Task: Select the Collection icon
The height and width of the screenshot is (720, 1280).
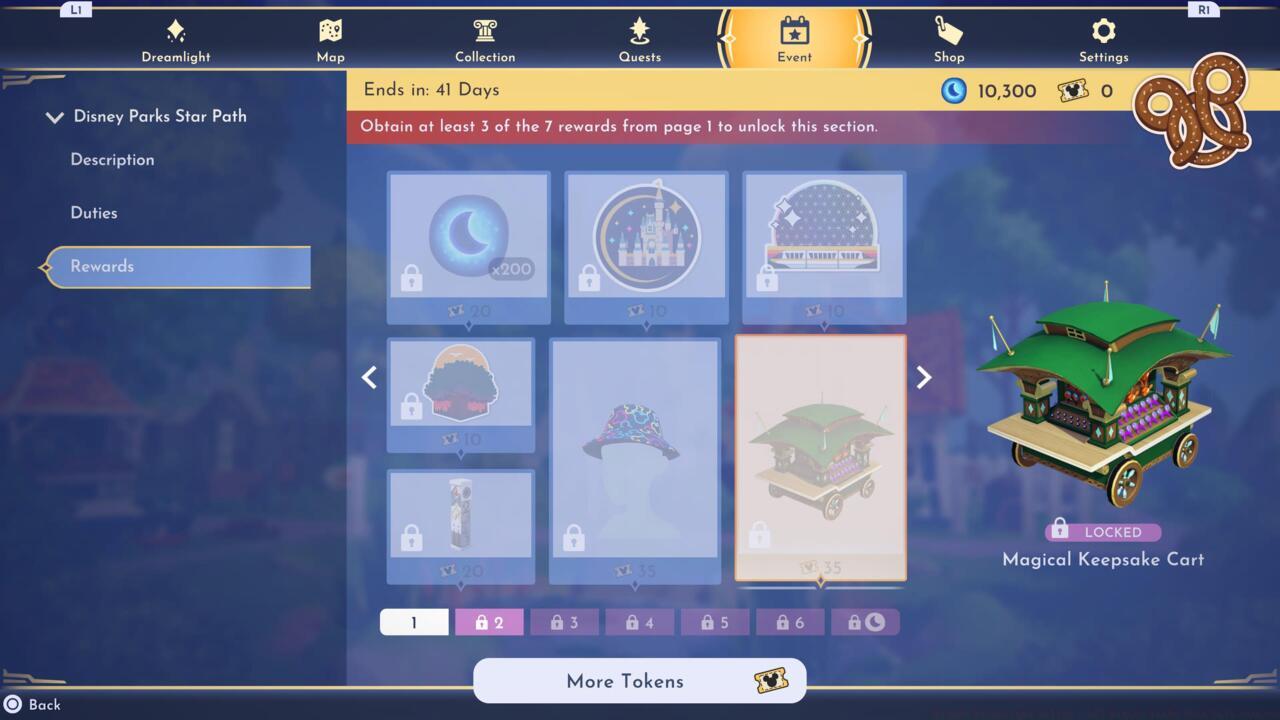Action: coord(485,38)
